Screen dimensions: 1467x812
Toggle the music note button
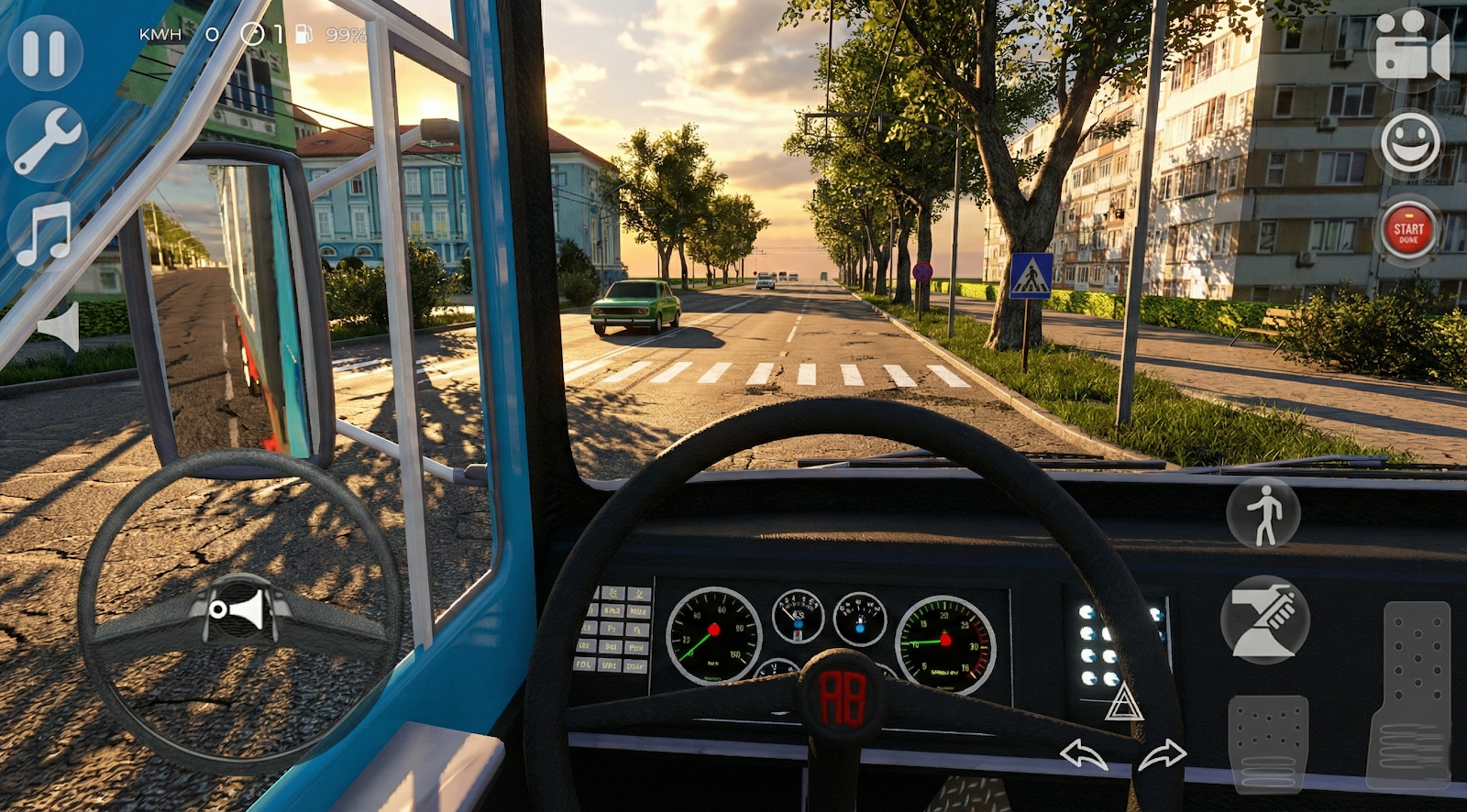click(44, 230)
